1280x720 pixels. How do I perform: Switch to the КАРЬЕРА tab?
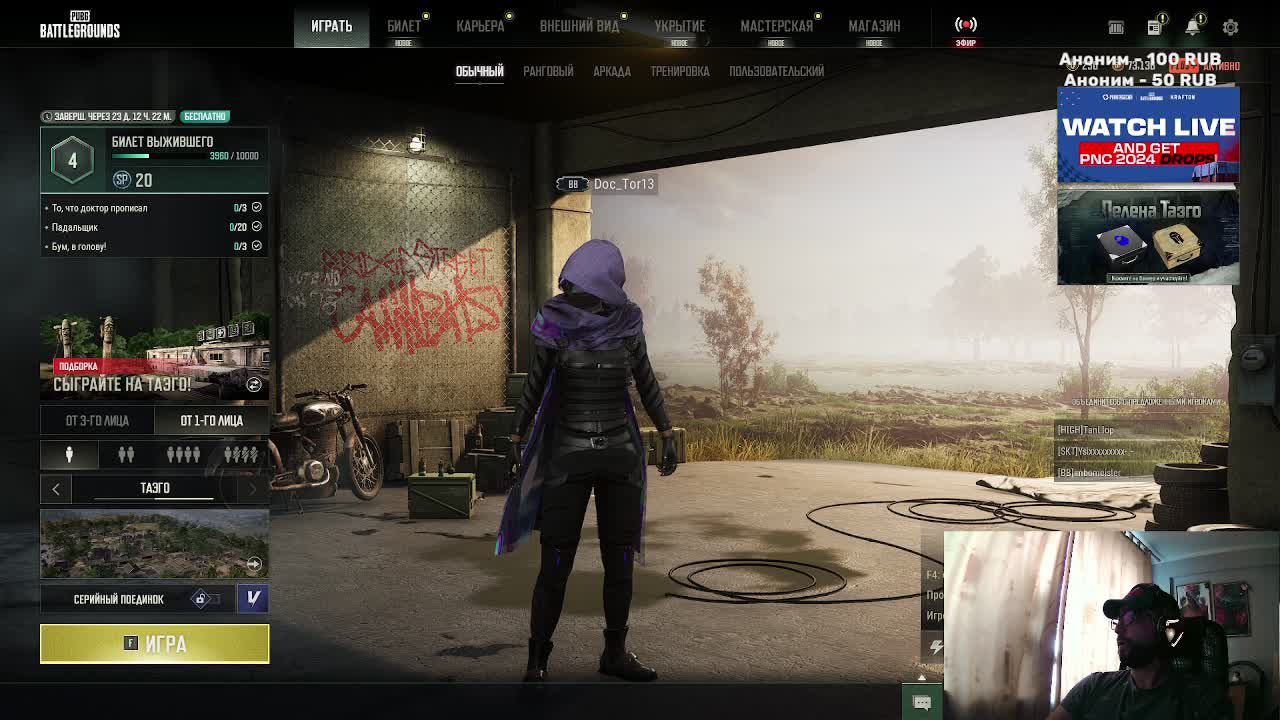[480, 26]
